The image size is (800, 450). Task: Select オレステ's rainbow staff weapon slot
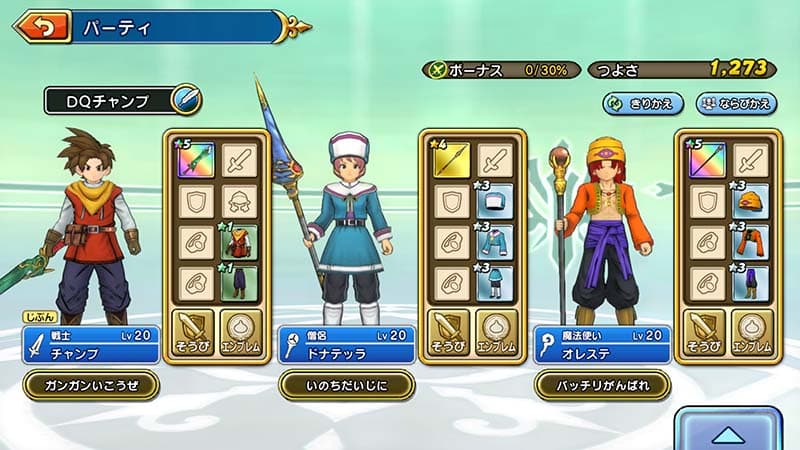point(708,159)
